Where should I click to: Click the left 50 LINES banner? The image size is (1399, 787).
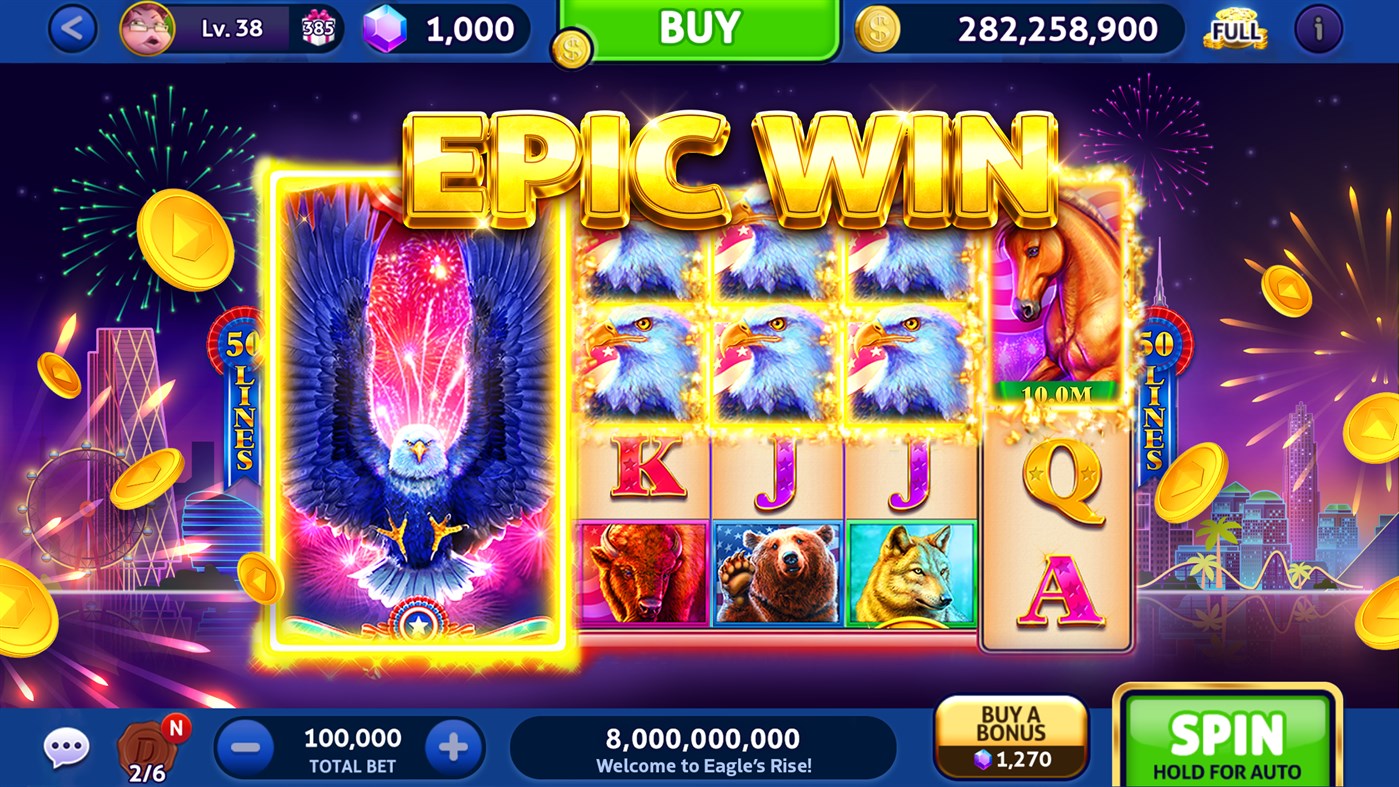pyautogui.click(x=240, y=400)
